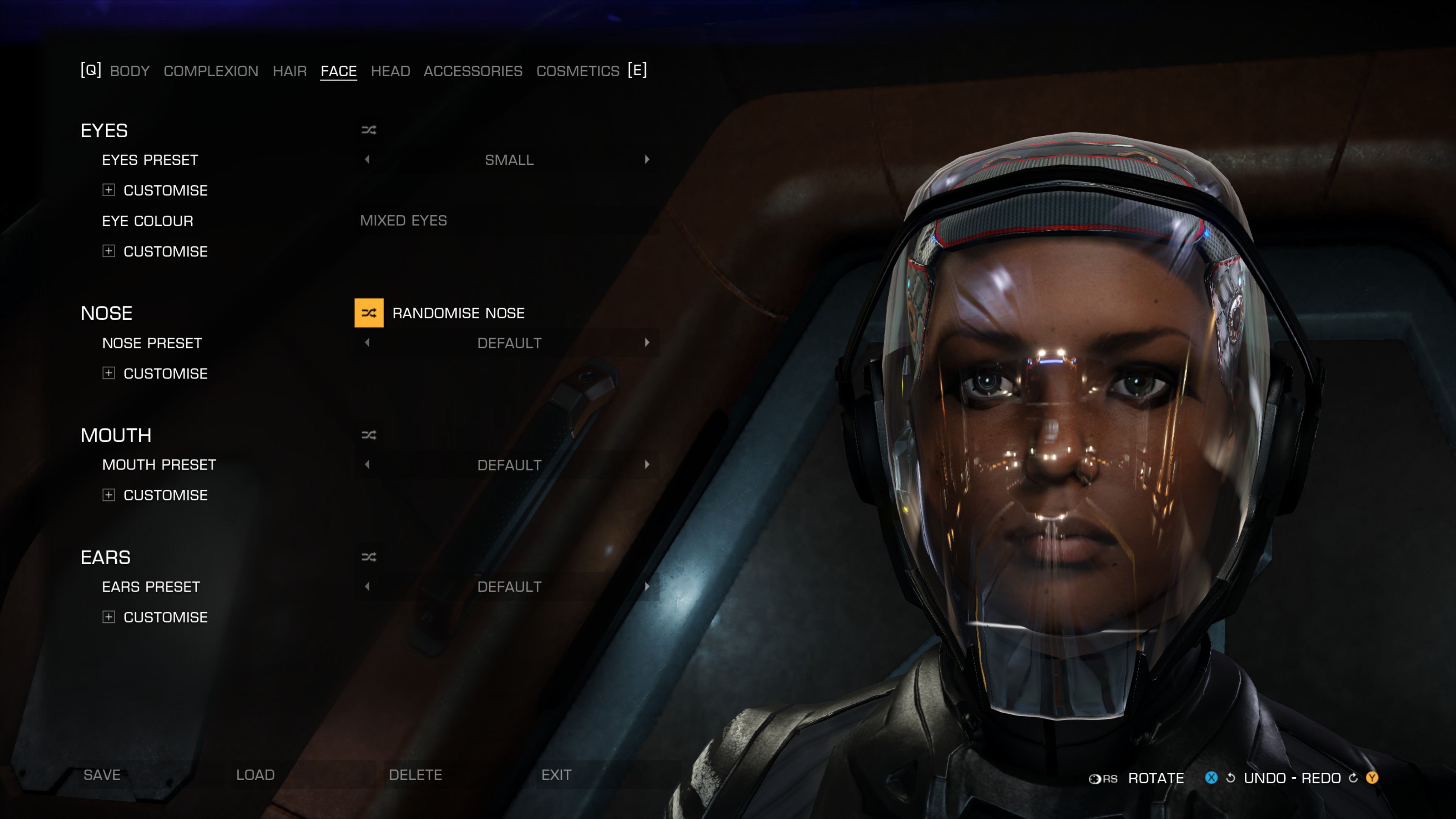Switch to the Cosmetics tab
Image resolution: width=1456 pixels, height=819 pixels.
577,71
